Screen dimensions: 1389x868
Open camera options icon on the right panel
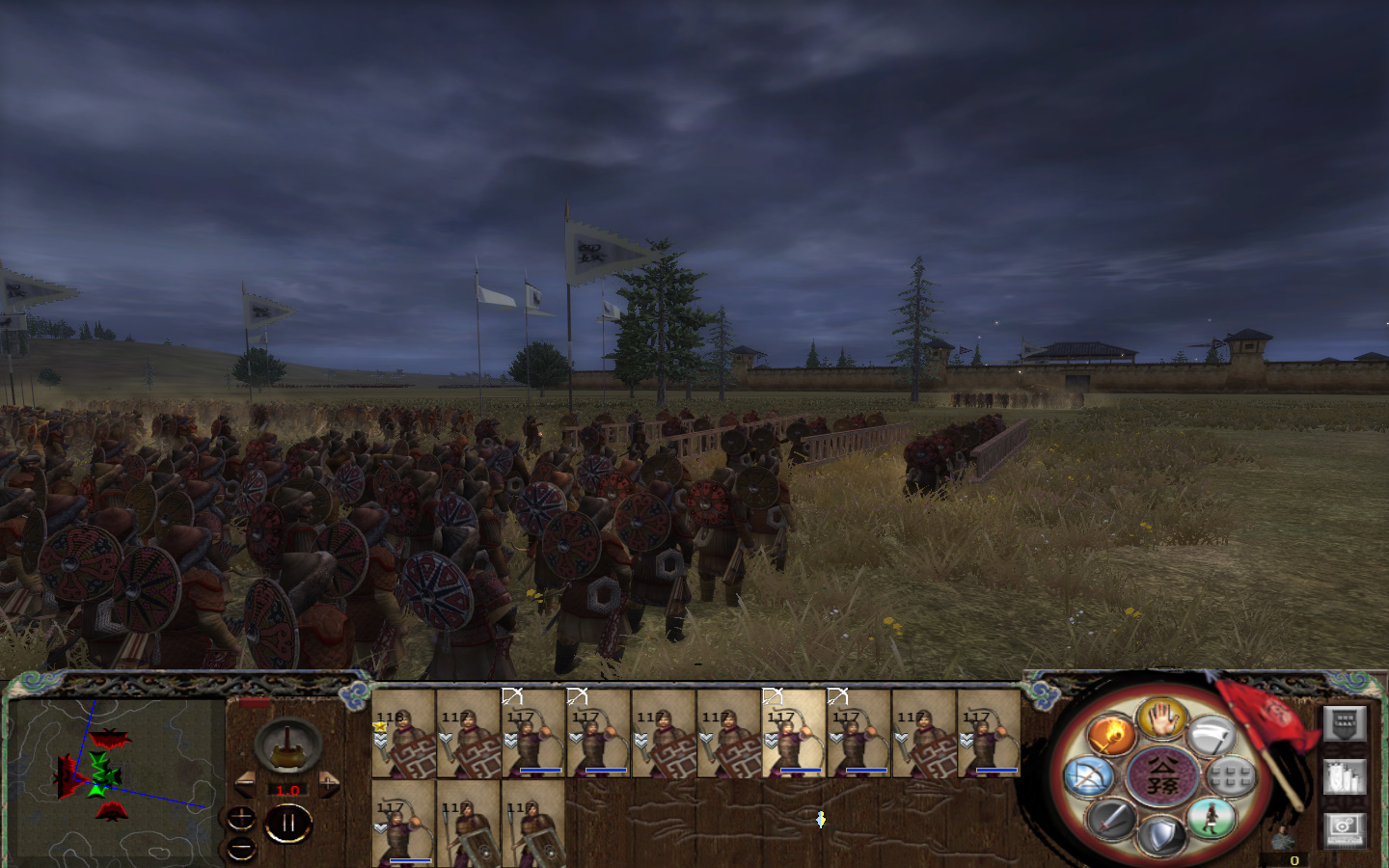[1345, 830]
